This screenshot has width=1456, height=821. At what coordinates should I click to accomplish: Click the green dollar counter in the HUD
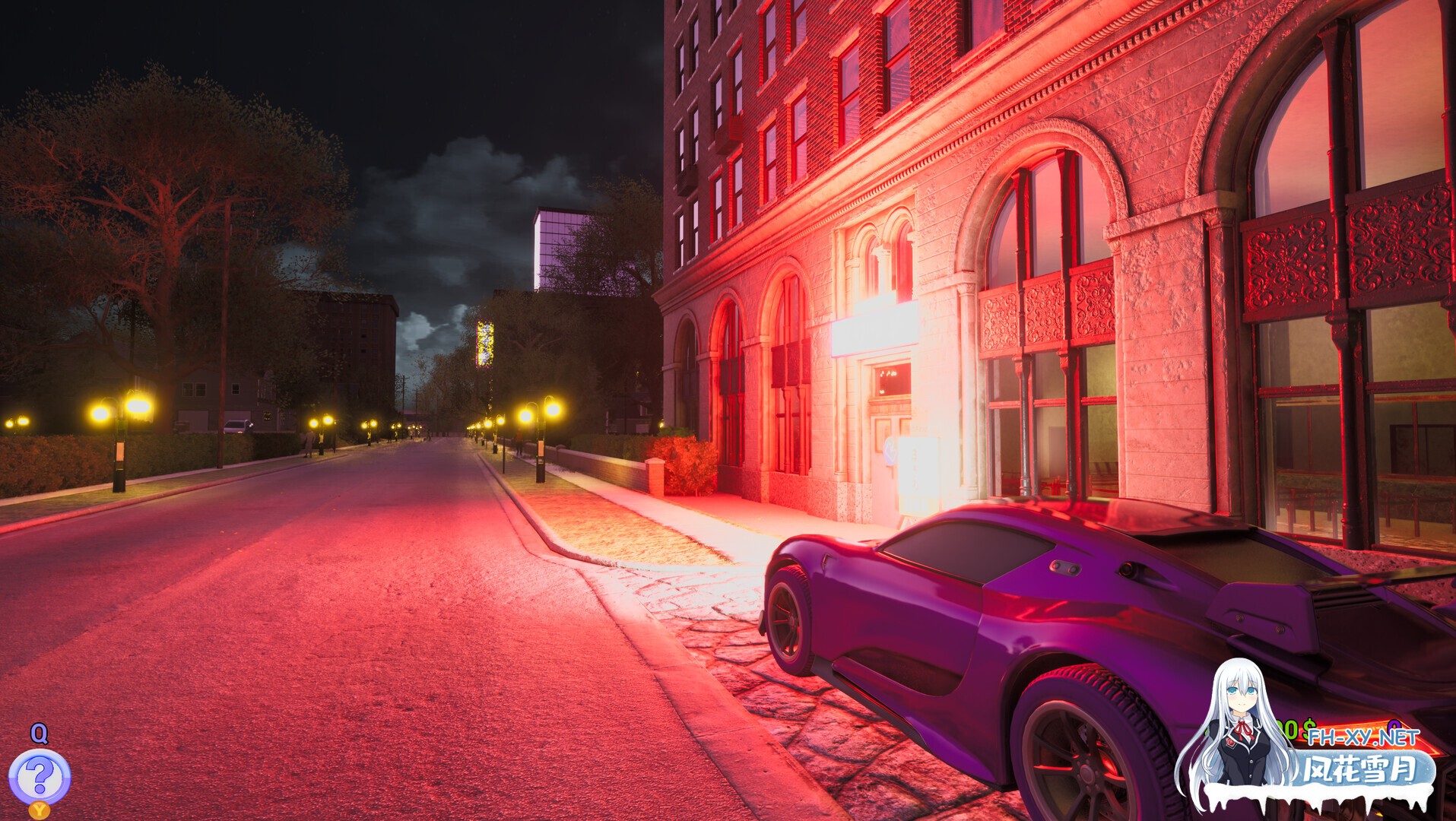1293,724
